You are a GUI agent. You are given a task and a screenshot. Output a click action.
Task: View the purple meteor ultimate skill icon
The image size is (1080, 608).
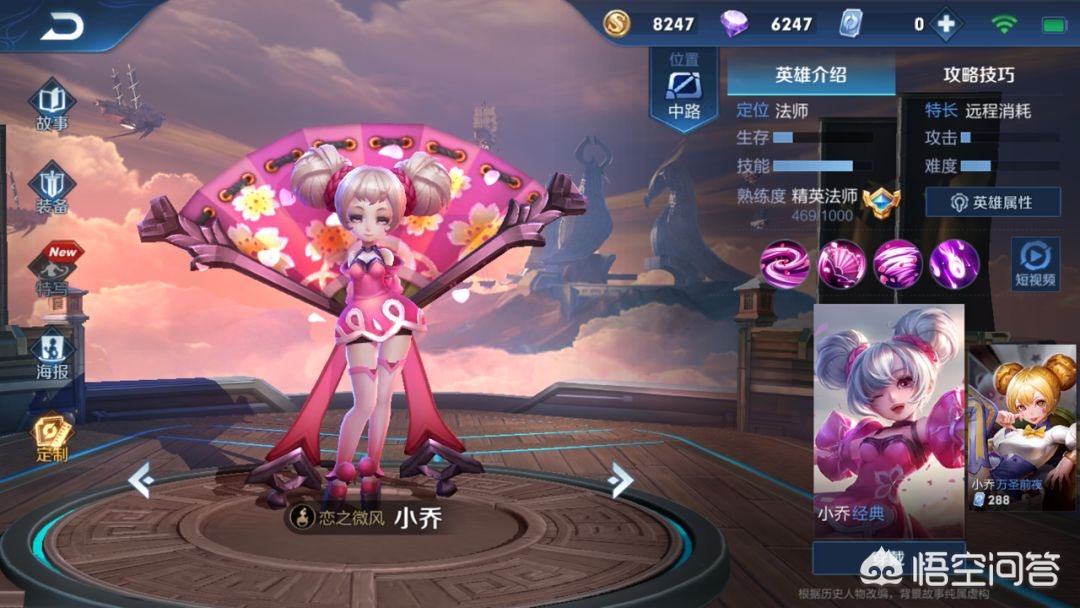[954, 264]
